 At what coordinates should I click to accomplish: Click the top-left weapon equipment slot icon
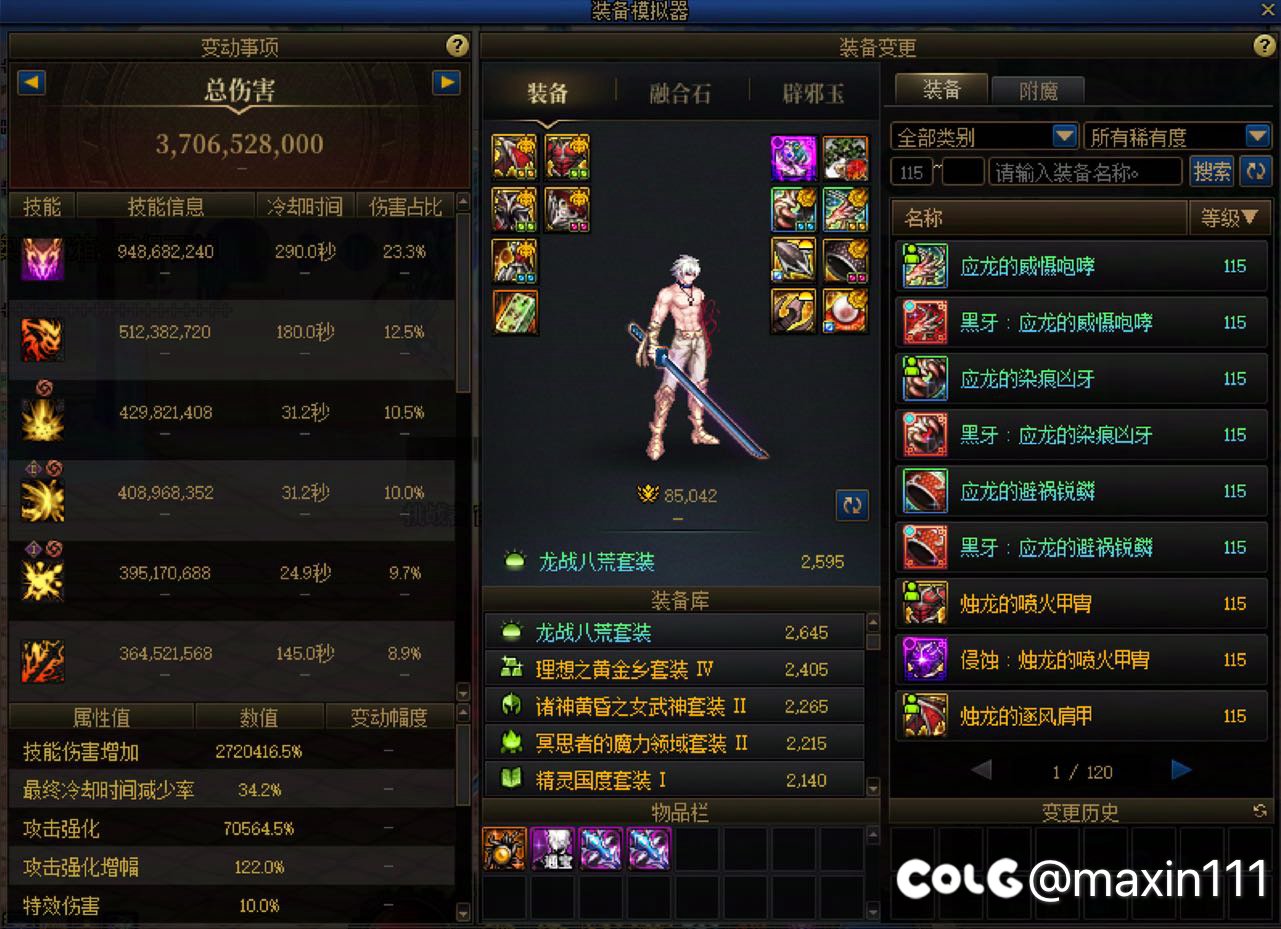[x=514, y=157]
